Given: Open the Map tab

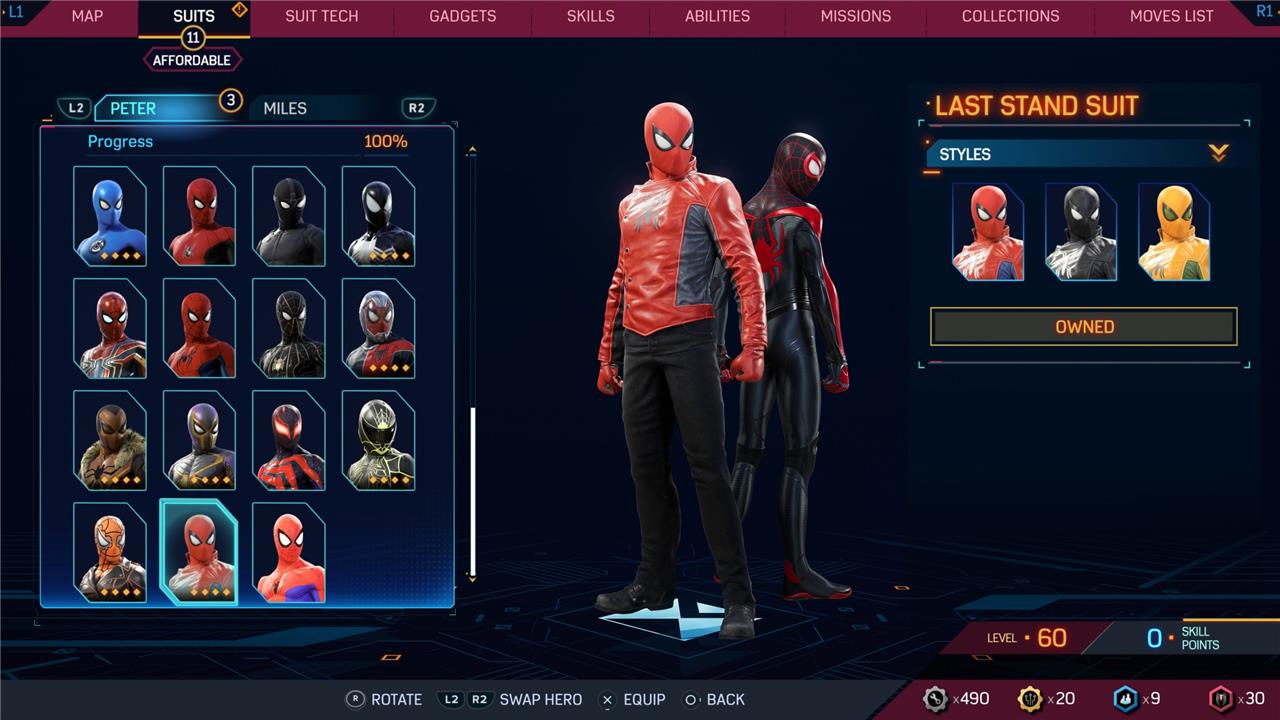Looking at the screenshot, I should [x=87, y=16].
